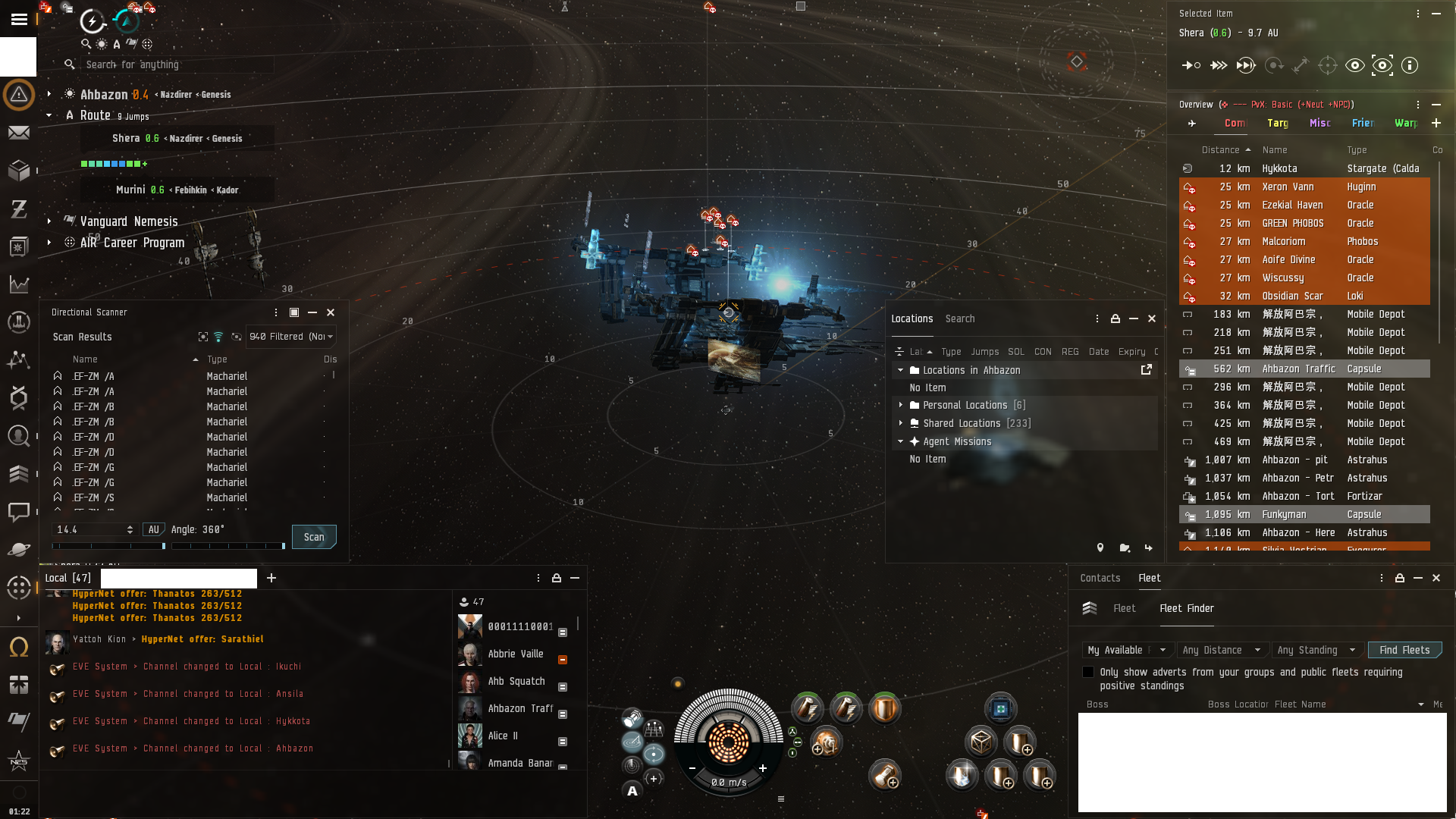The width and height of the screenshot is (1456, 819).
Task: Switch overview to the Misc tab
Action: [x=1319, y=123]
